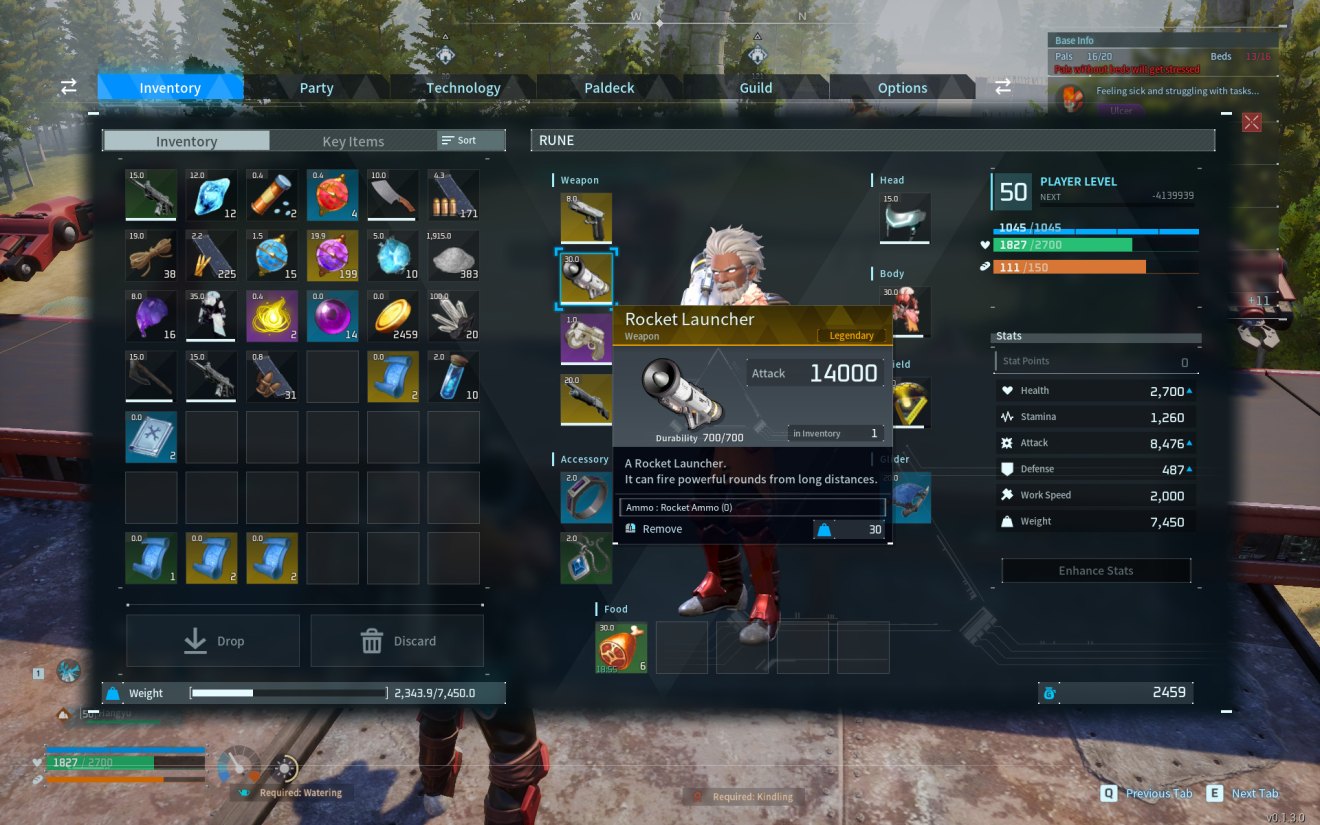Click the sick Pal portrait under Base Info
The image size is (1320, 825).
point(1073,98)
